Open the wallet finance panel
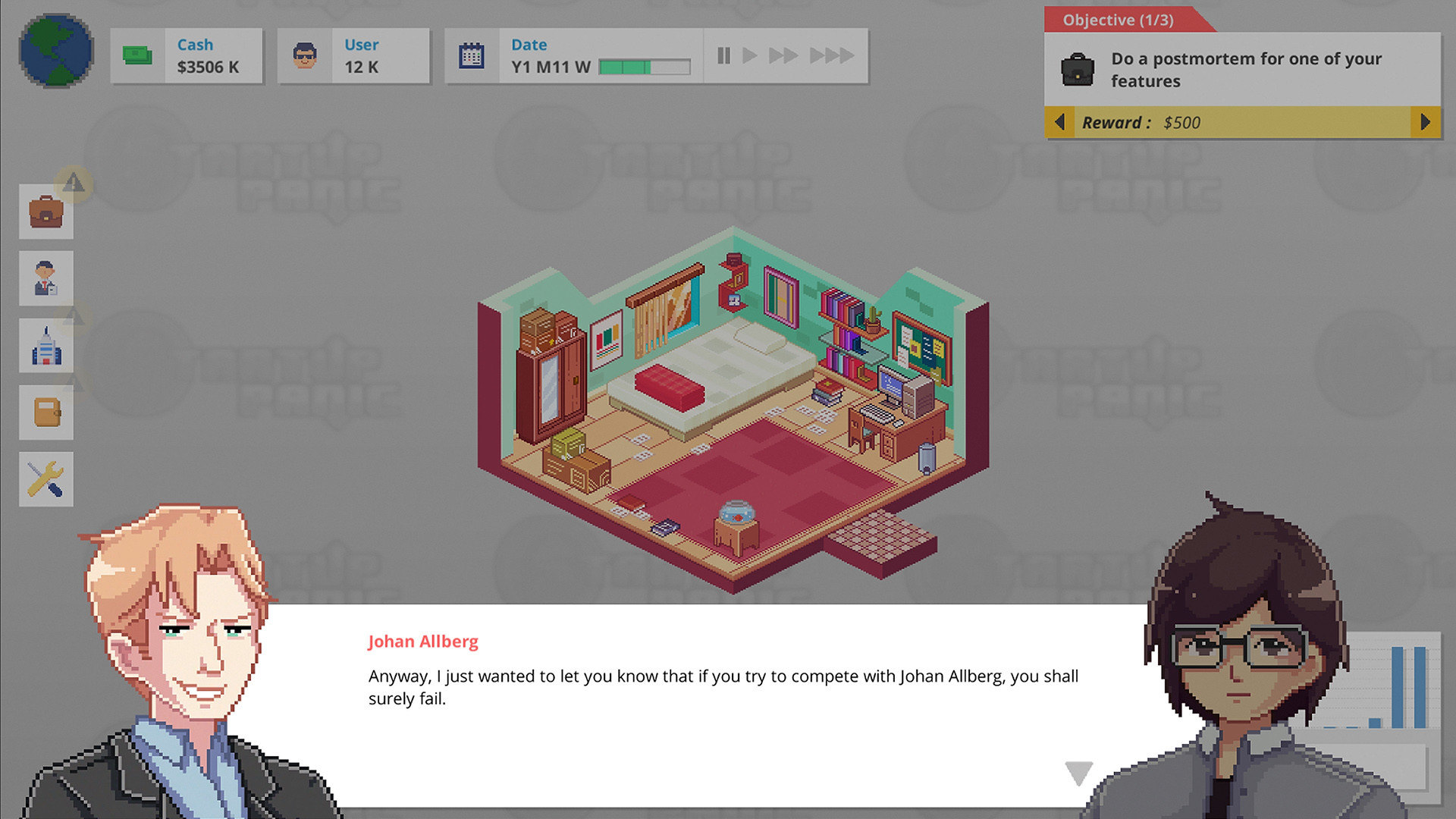Viewport: 1456px width, 819px height. pyautogui.click(x=45, y=412)
